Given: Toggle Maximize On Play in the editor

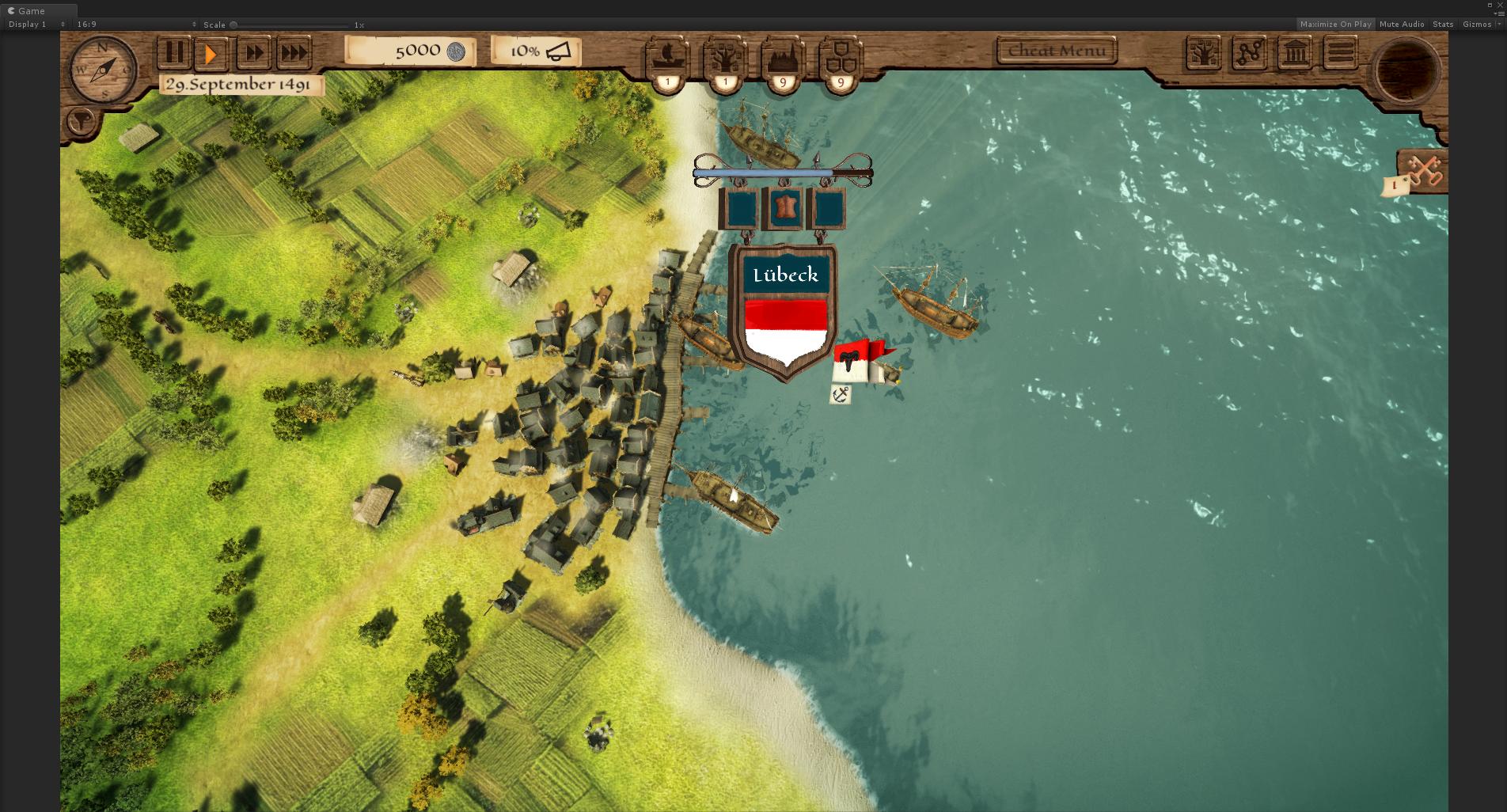Looking at the screenshot, I should point(1335,25).
